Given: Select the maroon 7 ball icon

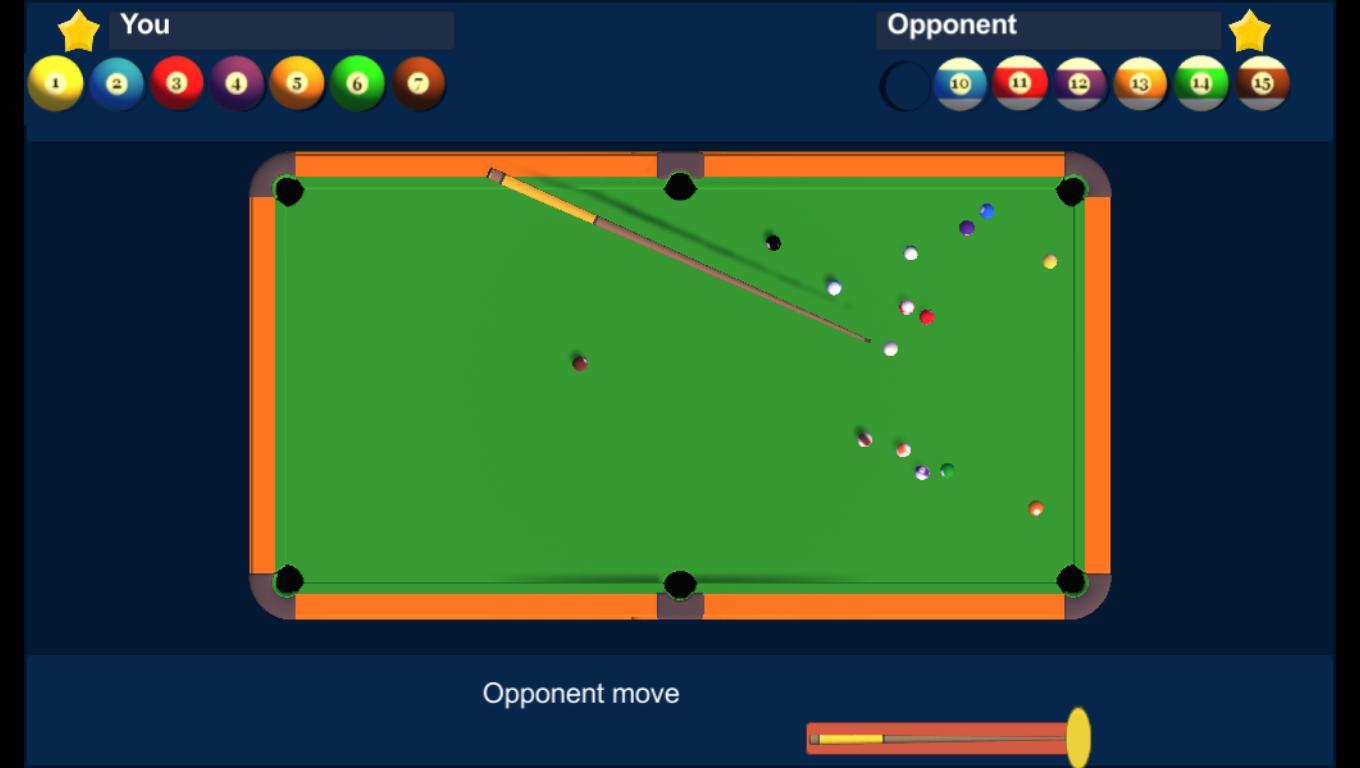Looking at the screenshot, I should (x=419, y=82).
